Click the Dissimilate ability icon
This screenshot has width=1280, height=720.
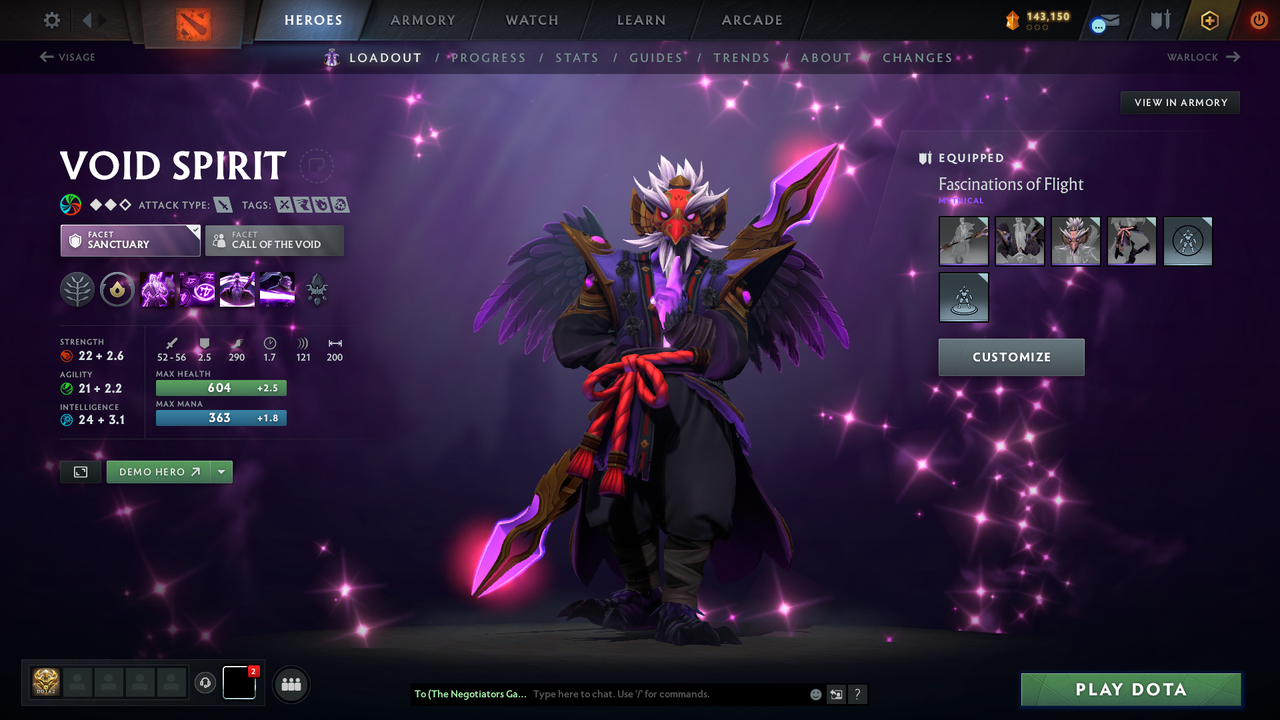(x=197, y=290)
